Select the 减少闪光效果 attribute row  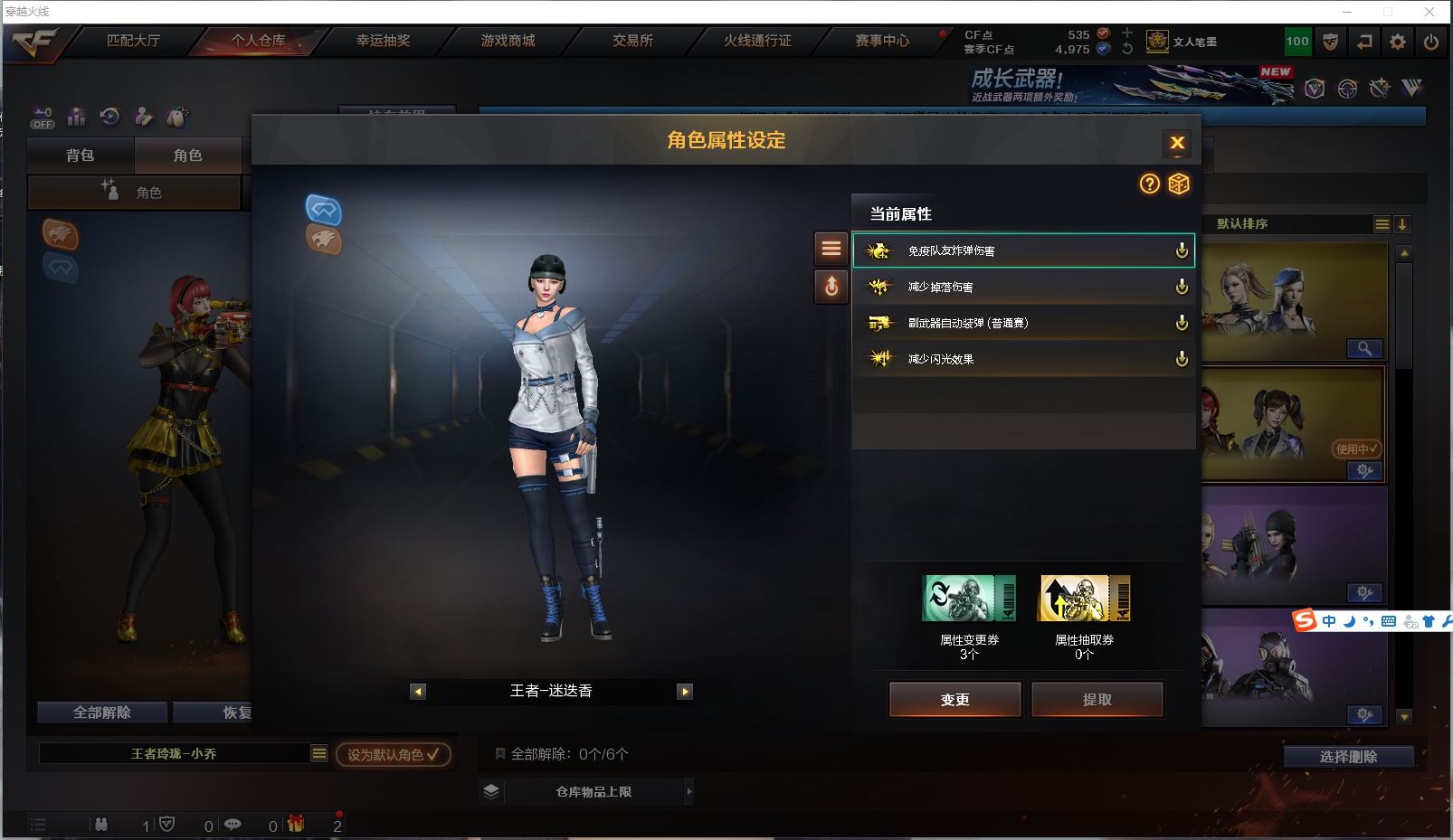pos(1022,359)
